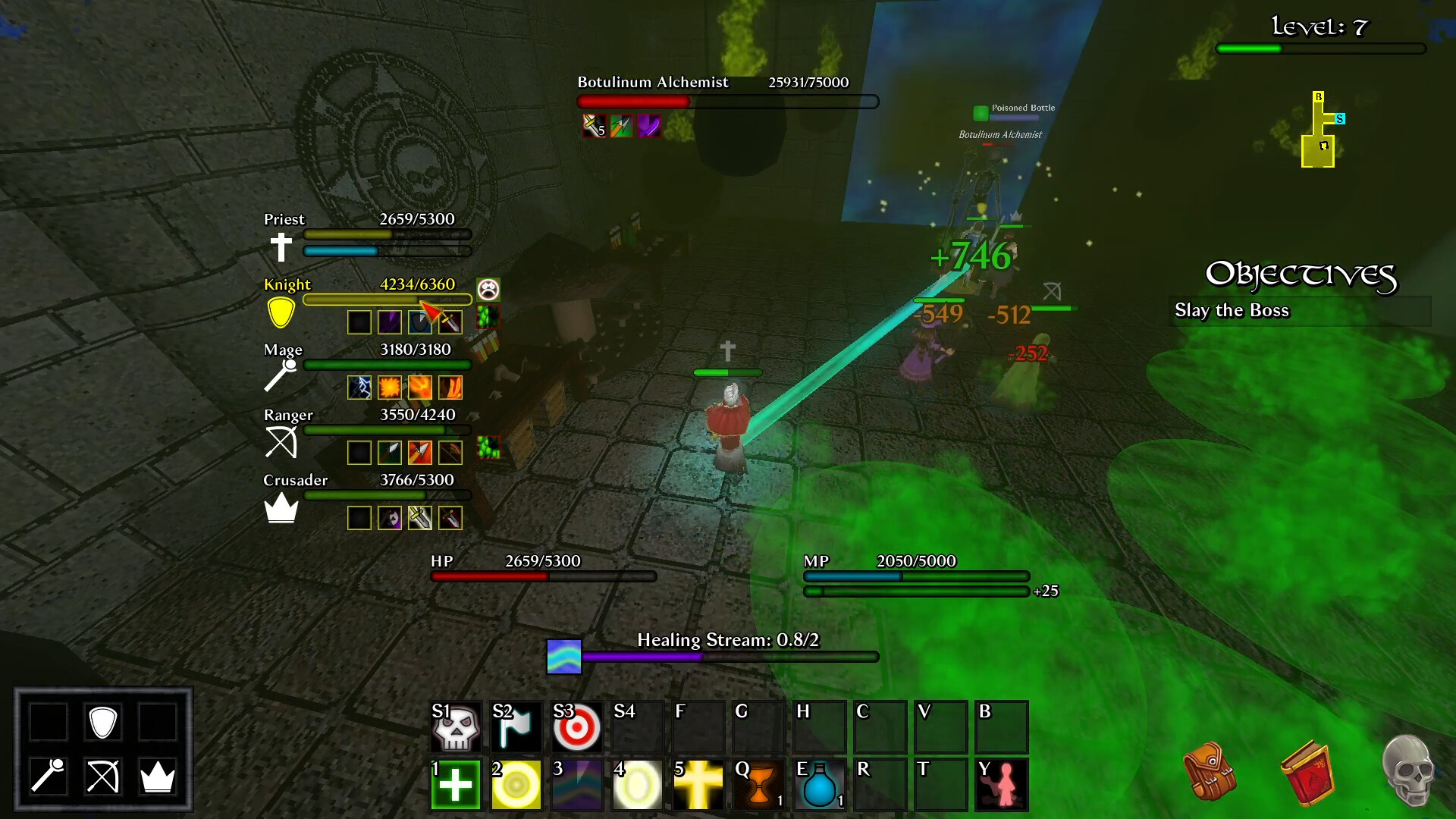The height and width of the screenshot is (819, 1456).
Task: Cast the golden cross spell in slot 5
Action: pos(698,783)
